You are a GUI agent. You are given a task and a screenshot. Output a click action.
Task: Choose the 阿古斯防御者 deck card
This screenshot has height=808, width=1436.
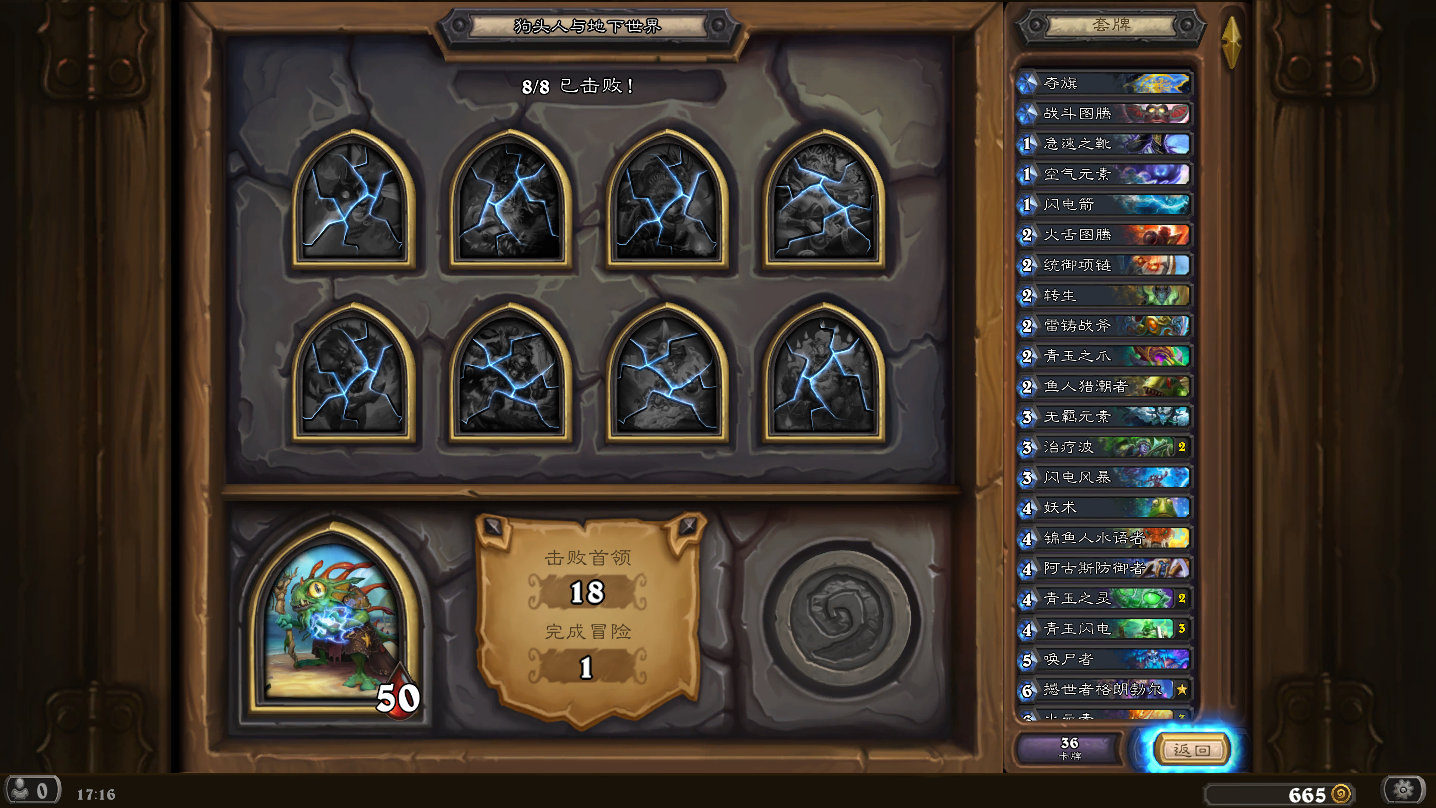pos(1104,568)
